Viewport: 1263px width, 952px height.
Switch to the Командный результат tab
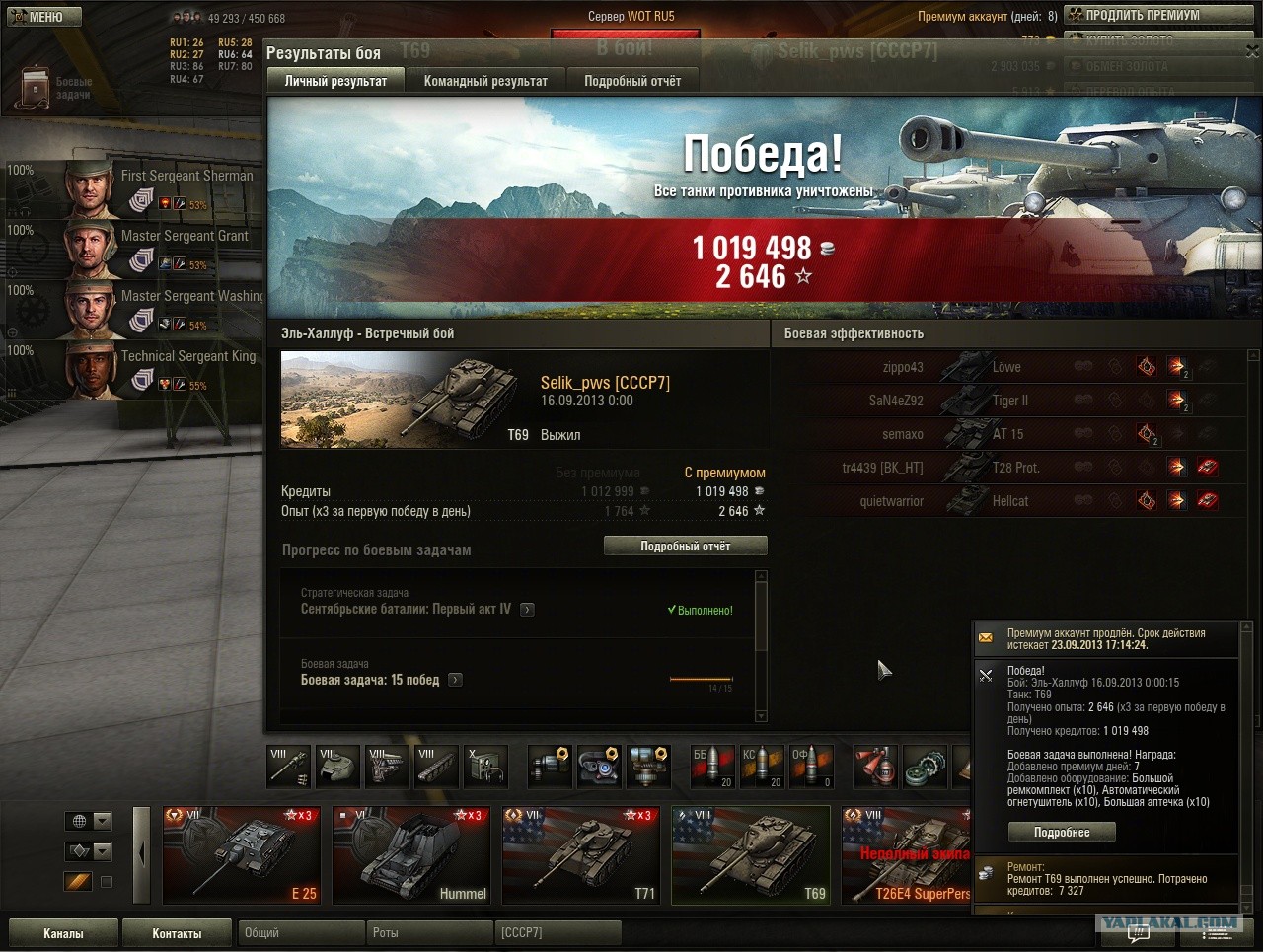[x=485, y=81]
